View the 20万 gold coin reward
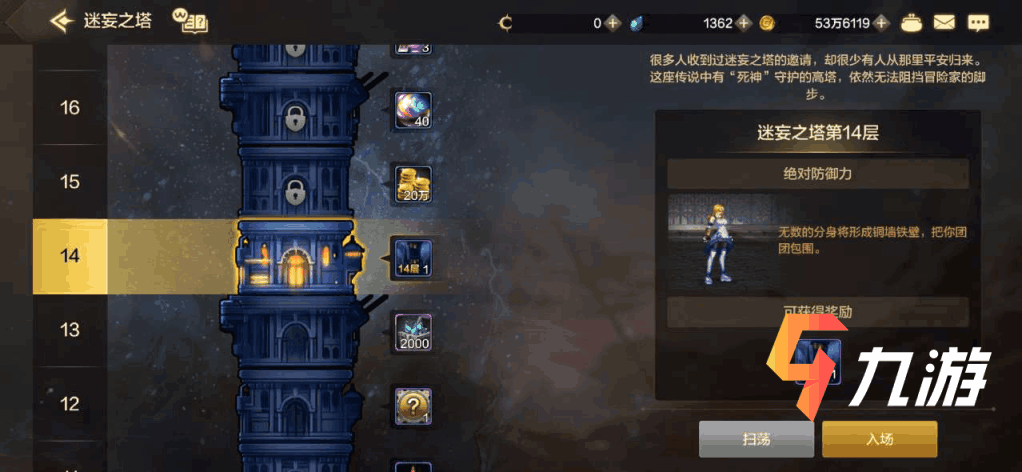 click(412, 184)
